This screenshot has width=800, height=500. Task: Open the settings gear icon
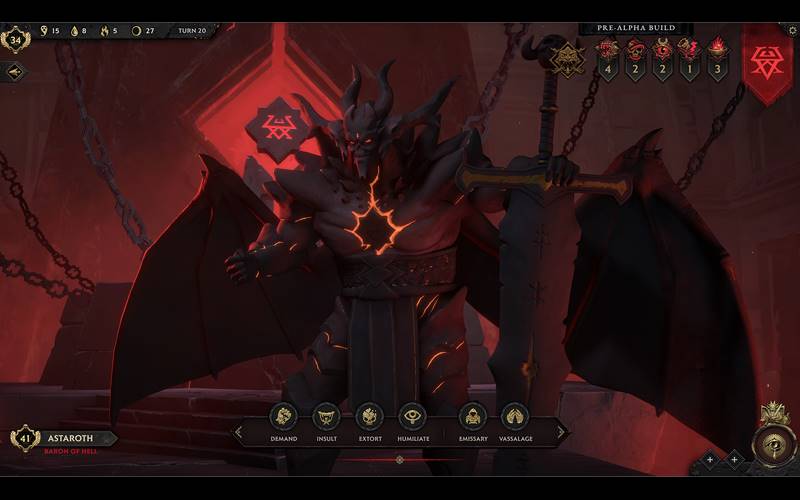coord(792,29)
